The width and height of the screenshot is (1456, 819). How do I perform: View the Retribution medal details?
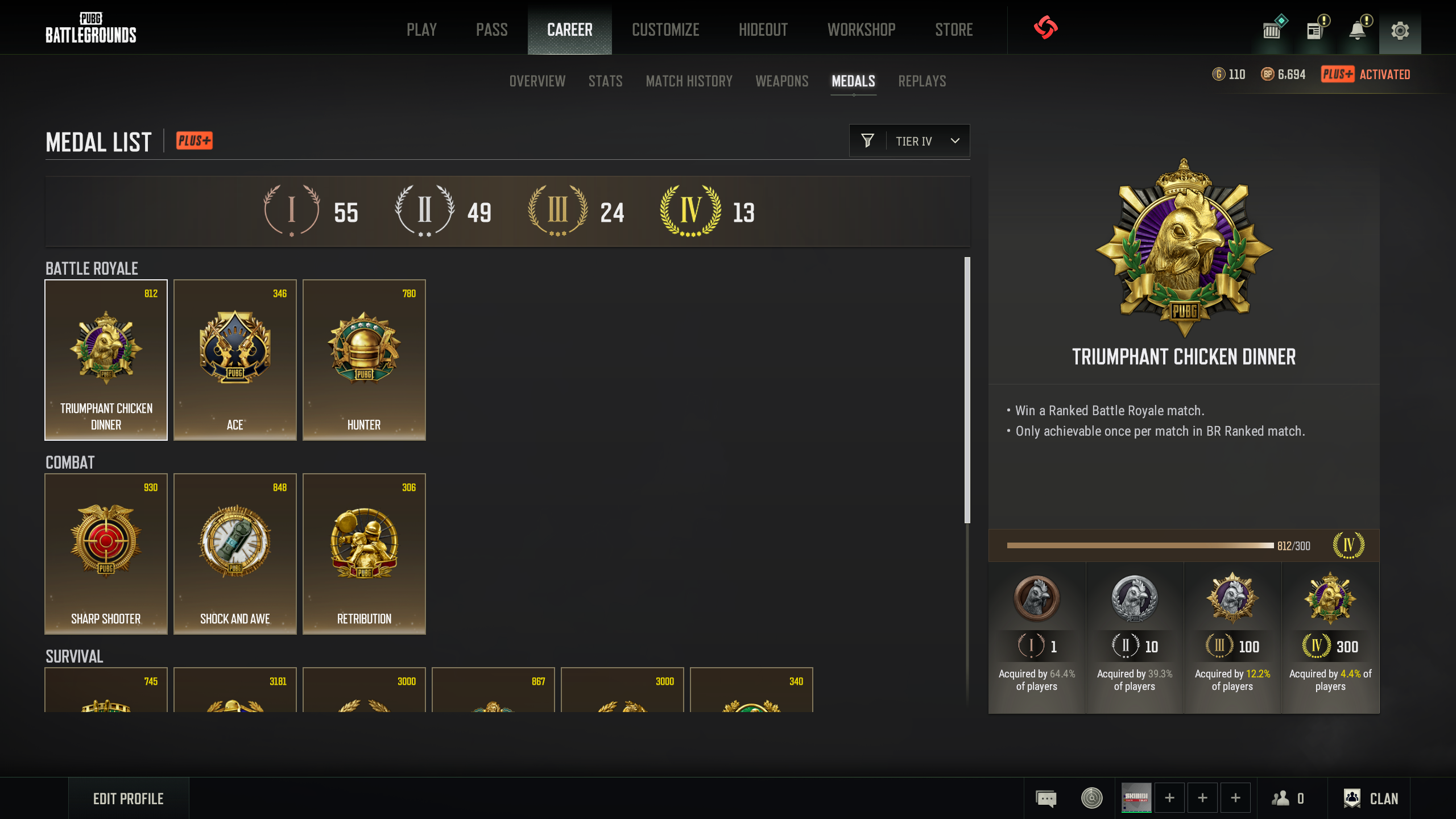(364, 553)
